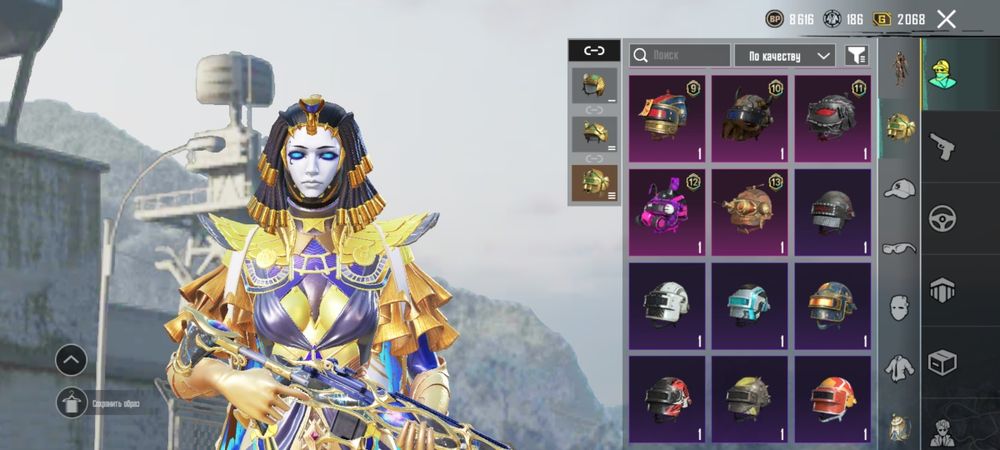Pick the pink level 12 helmet skin
Viewport: 1000px width, 450px height.
(667, 212)
